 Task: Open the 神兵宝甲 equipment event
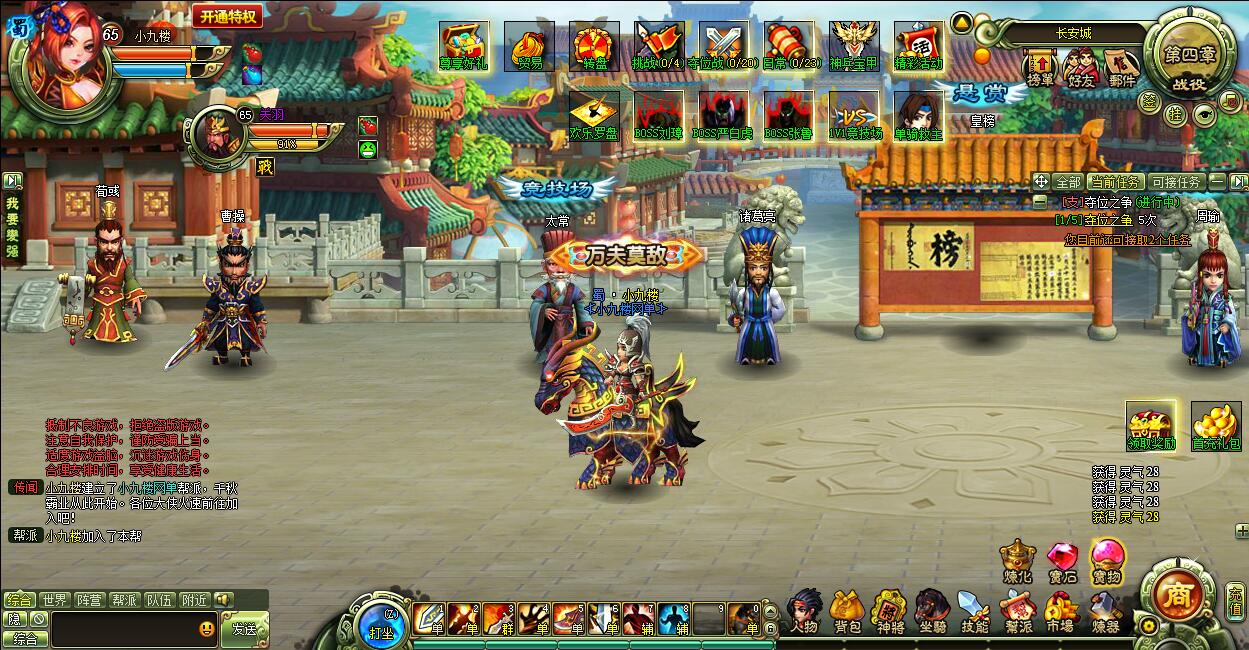[853, 46]
